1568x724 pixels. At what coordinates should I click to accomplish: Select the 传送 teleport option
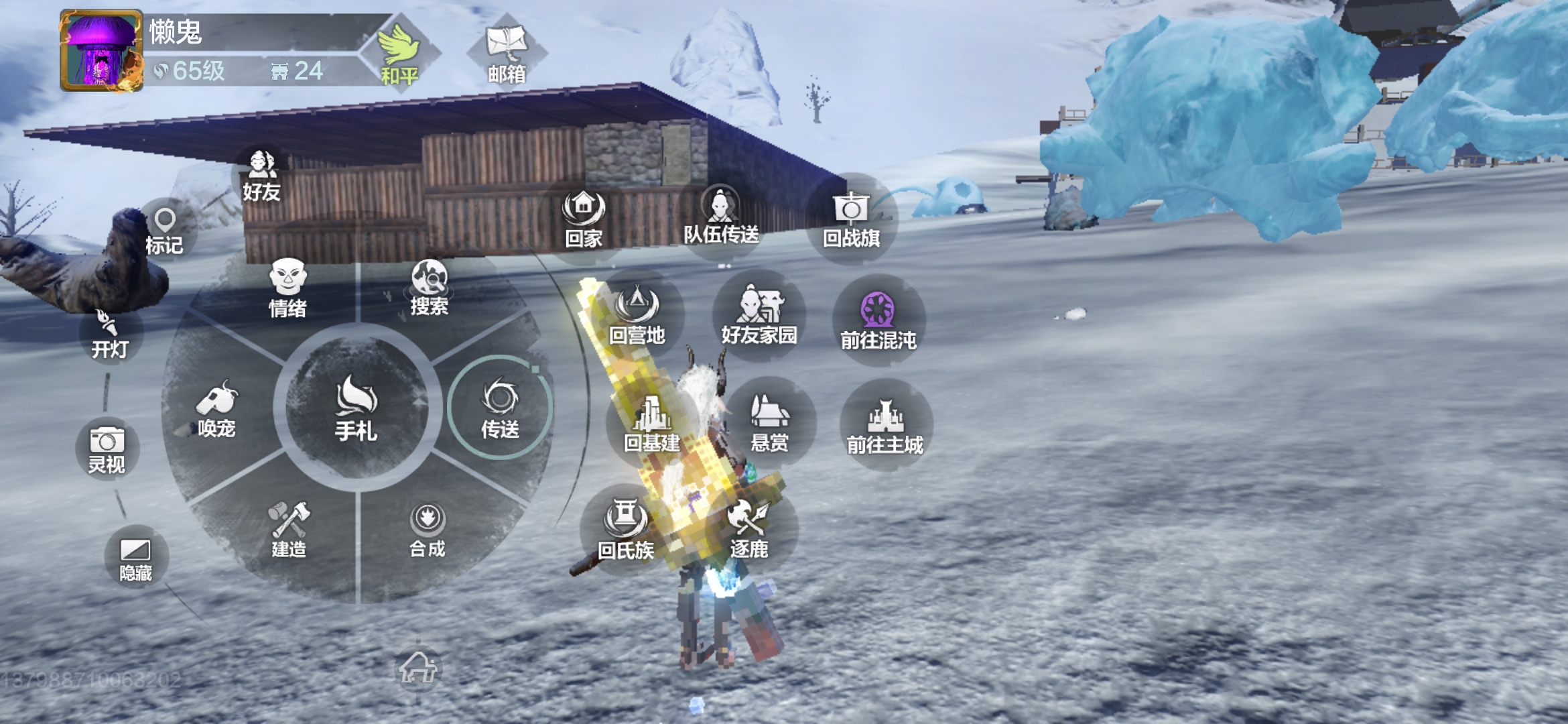tap(500, 408)
